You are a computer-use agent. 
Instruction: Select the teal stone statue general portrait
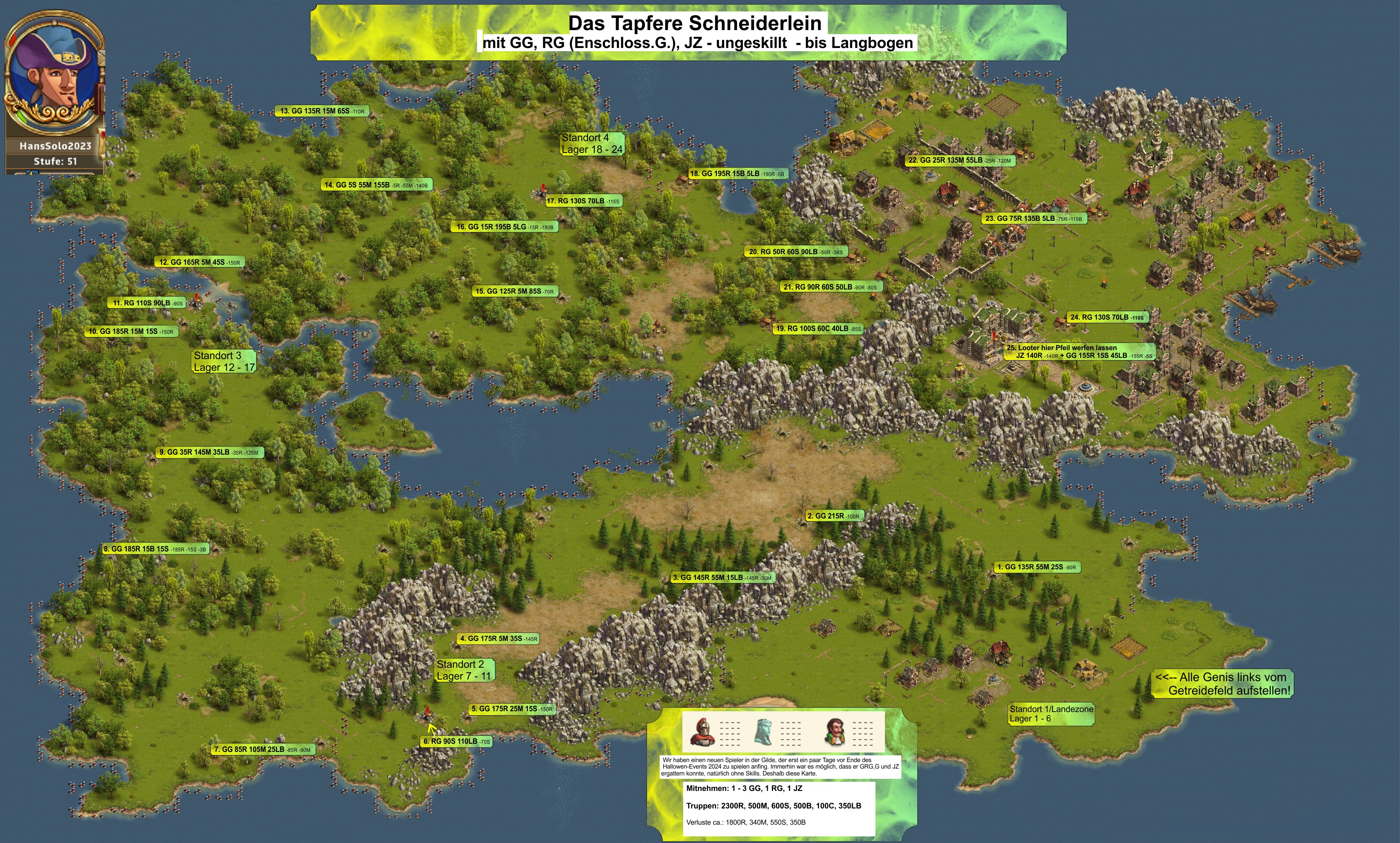(763, 732)
